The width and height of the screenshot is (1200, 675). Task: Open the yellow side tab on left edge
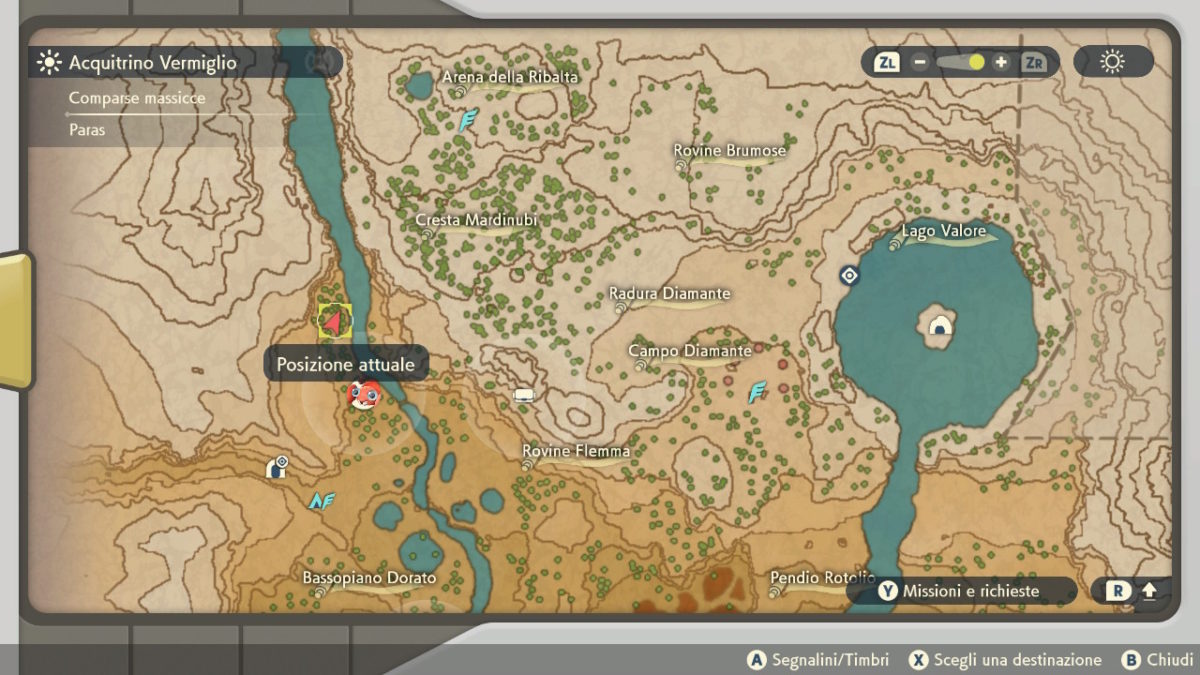point(14,320)
